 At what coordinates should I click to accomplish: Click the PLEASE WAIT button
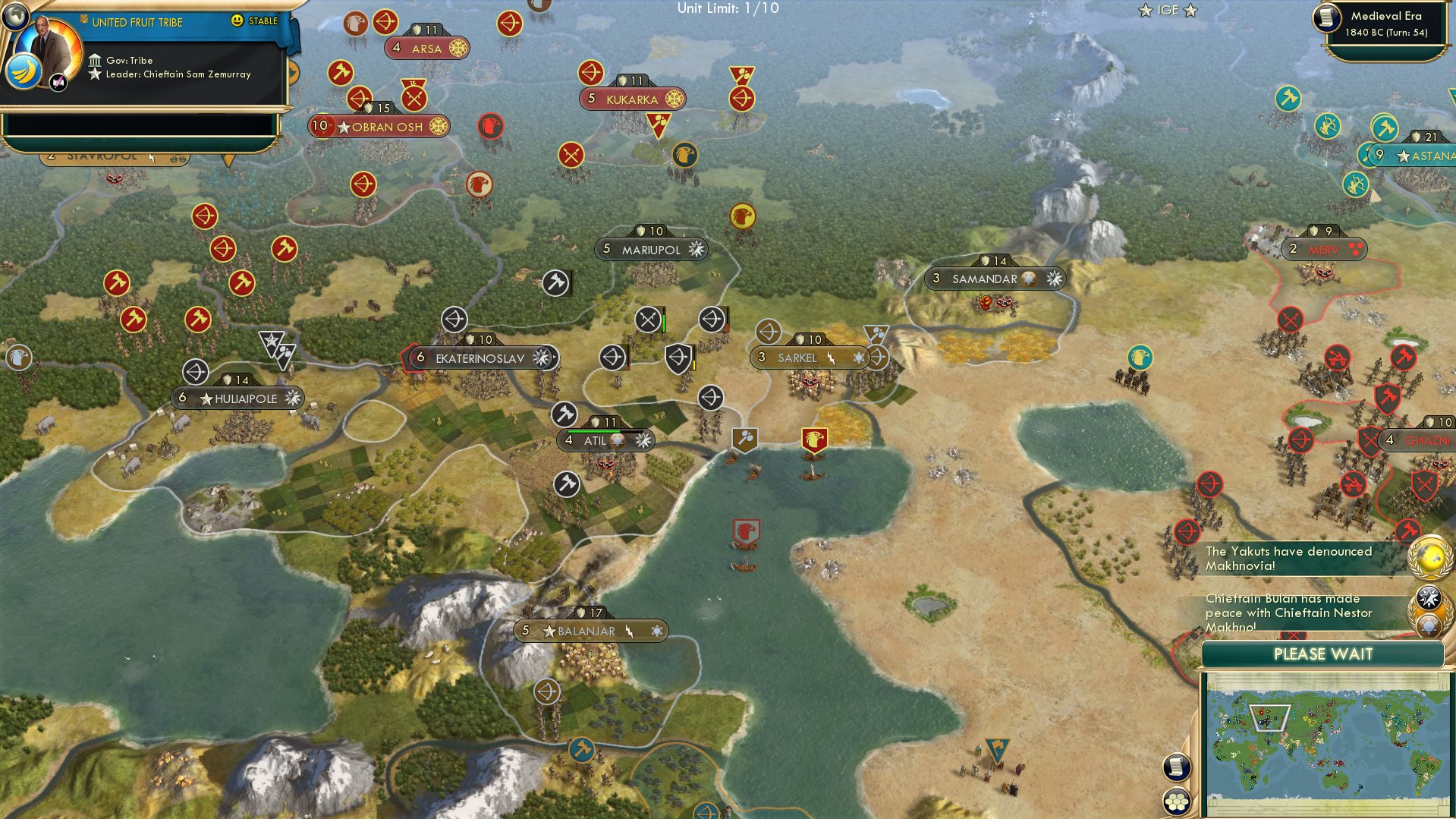point(1323,654)
